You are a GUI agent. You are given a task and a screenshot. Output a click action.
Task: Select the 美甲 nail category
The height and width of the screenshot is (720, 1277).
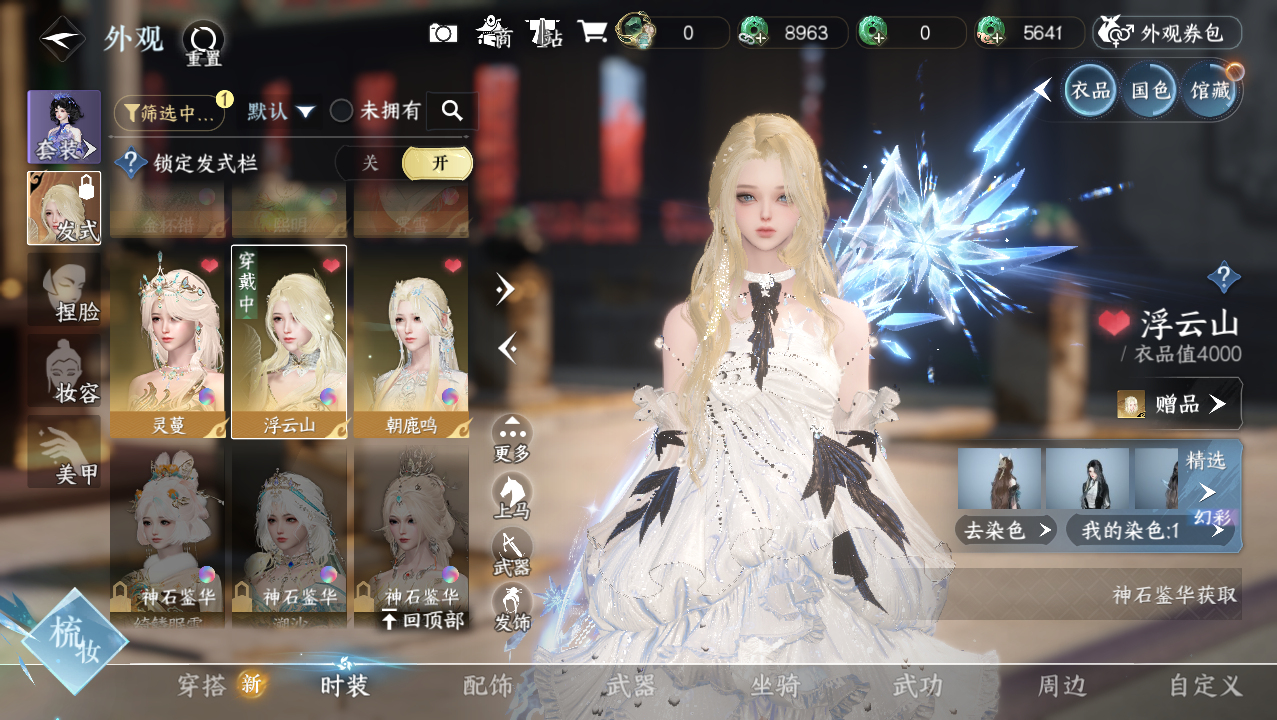pos(64,453)
